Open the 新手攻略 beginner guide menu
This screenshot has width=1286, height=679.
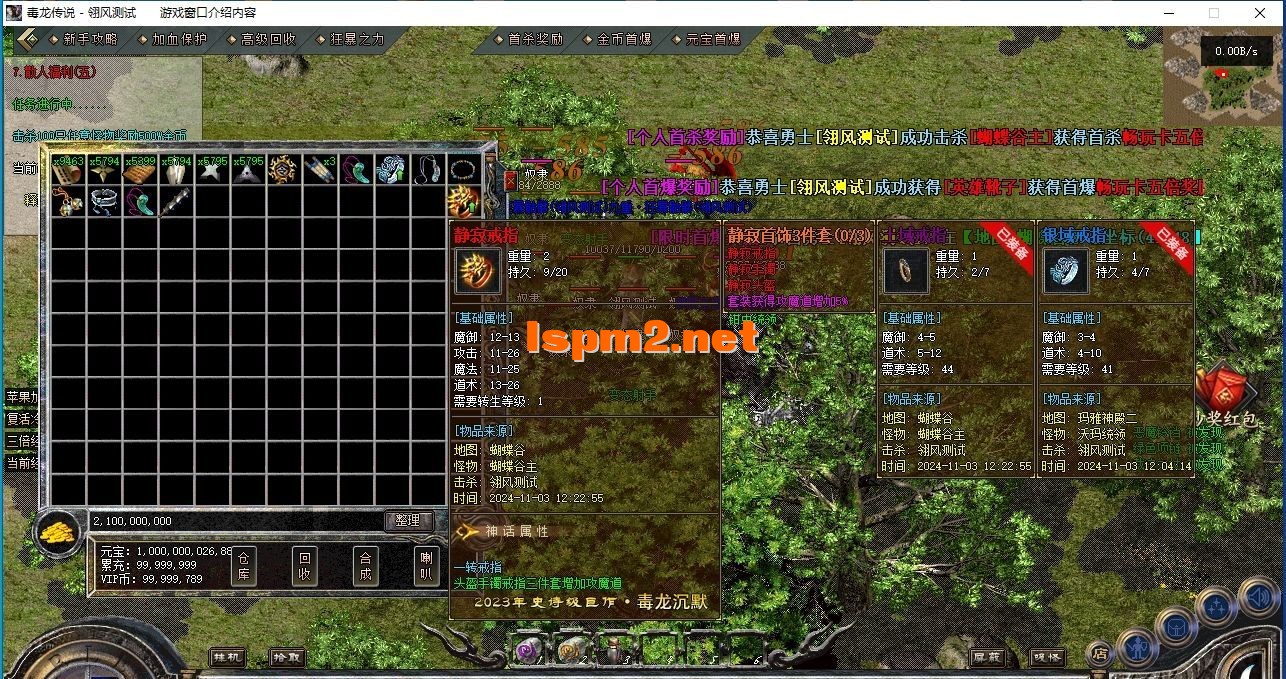89,39
